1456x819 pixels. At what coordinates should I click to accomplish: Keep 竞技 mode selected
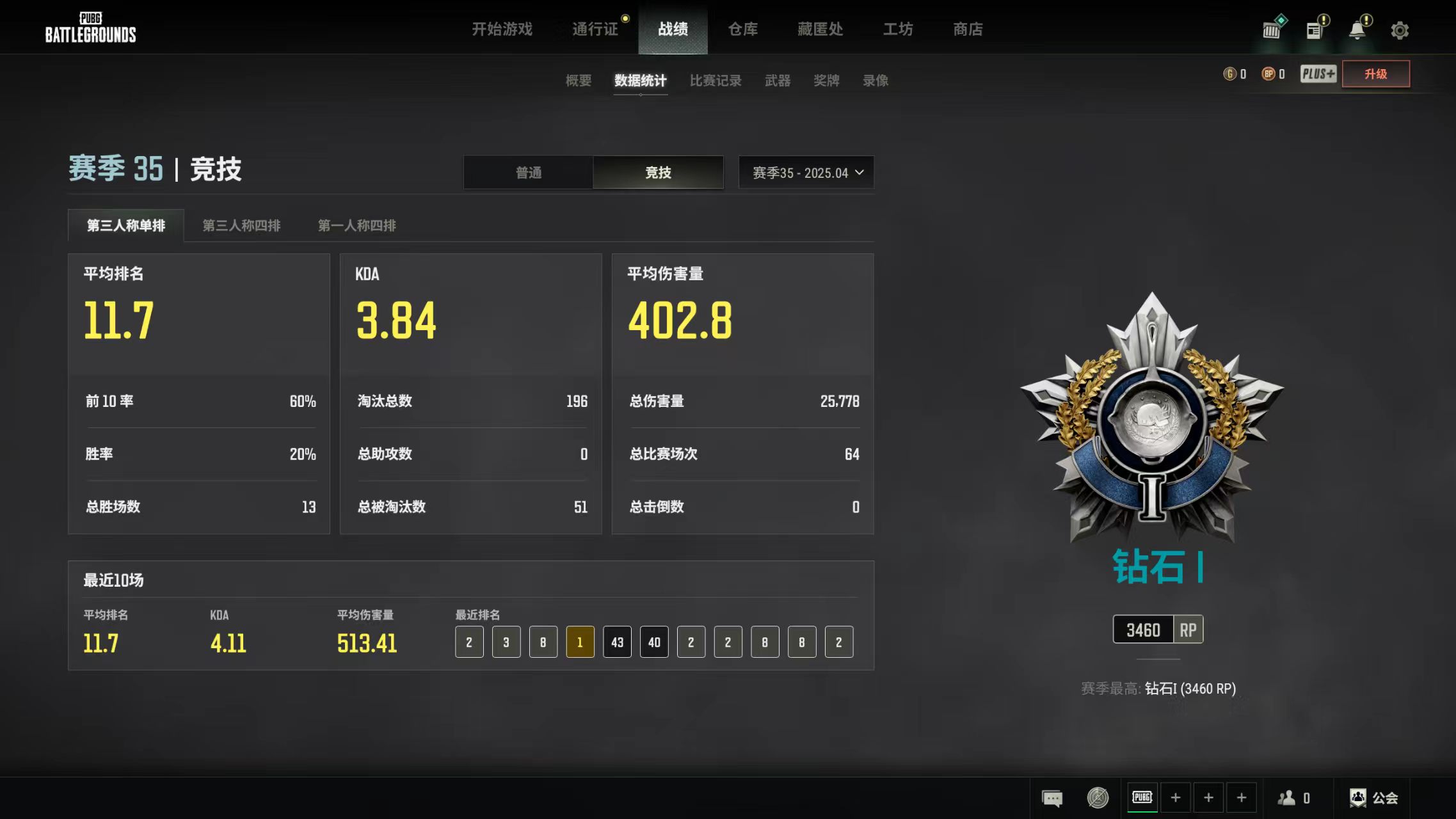[x=658, y=172]
